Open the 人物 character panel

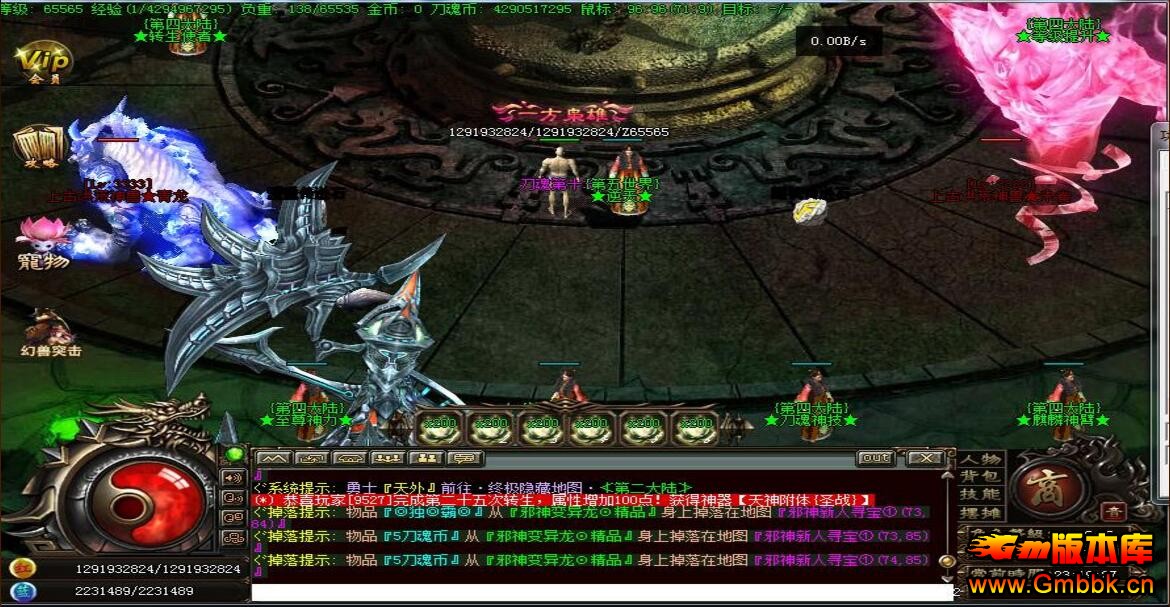click(981, 459)
